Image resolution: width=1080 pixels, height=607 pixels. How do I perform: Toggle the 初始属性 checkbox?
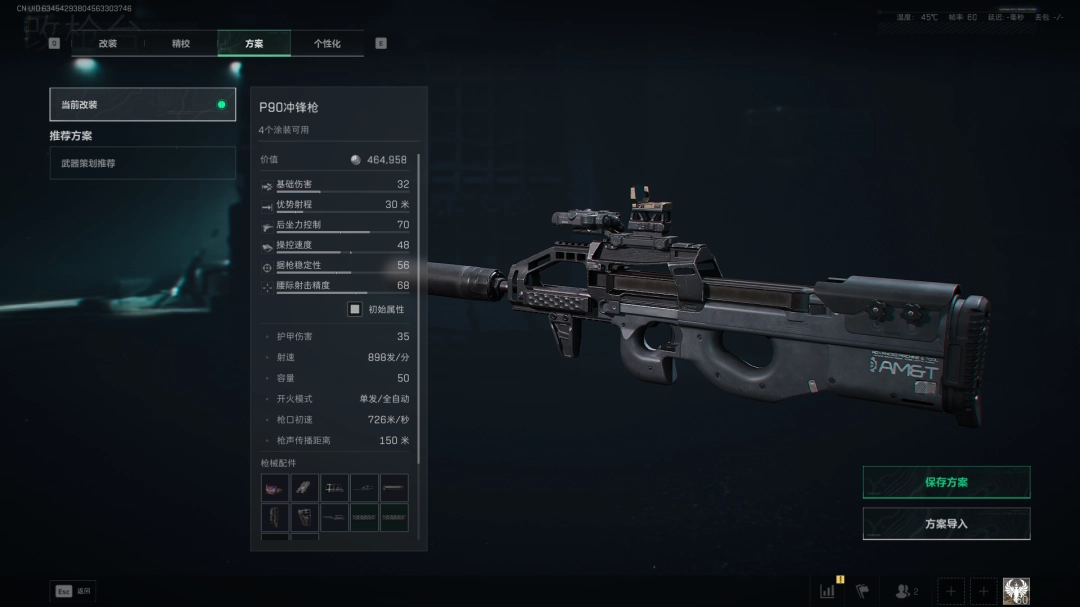354,309
